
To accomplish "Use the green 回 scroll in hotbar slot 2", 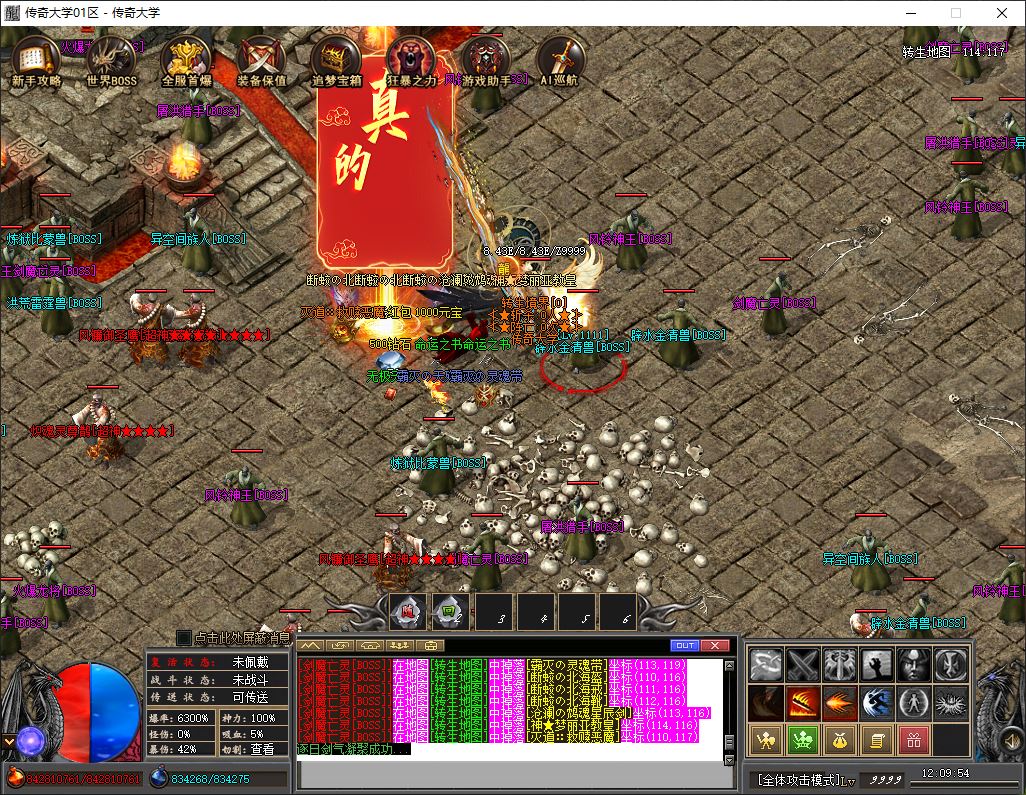I will click(x=450, y=612).
